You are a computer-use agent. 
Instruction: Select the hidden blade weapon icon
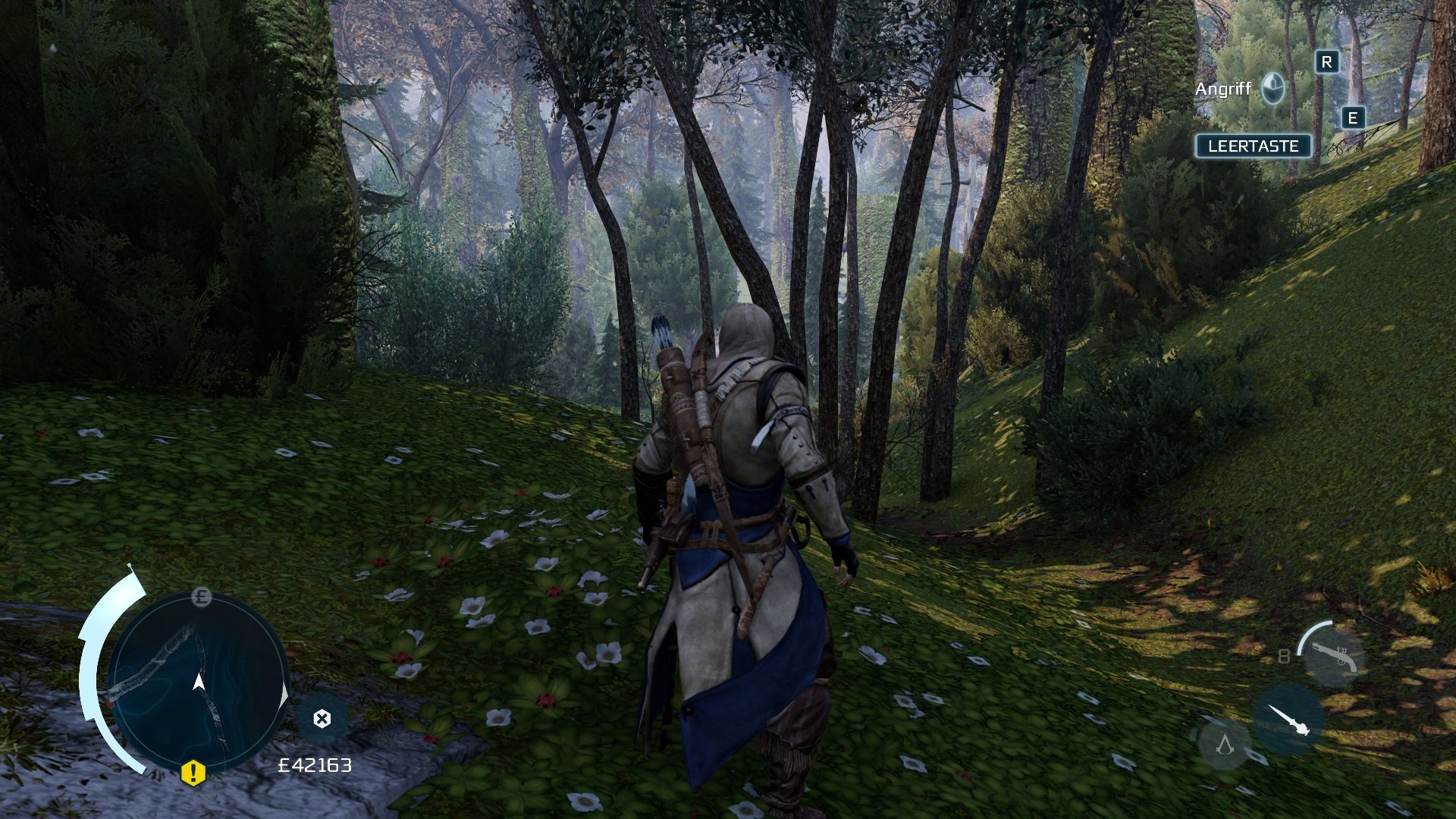[x=1289, y=720]
